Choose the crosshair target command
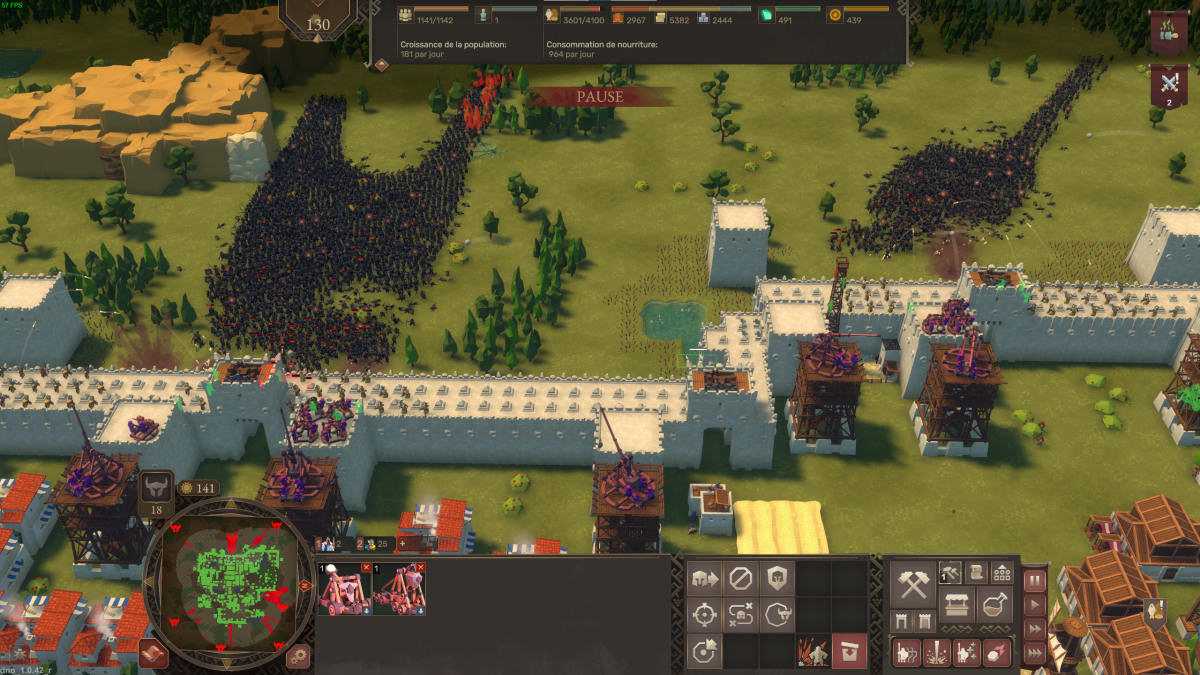 pos(703,615)
